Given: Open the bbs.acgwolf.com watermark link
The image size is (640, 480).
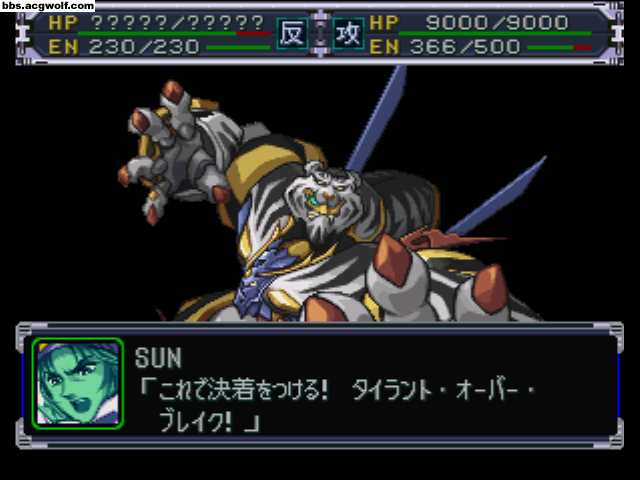Looking at the screenshot, I should pos(47,6).
